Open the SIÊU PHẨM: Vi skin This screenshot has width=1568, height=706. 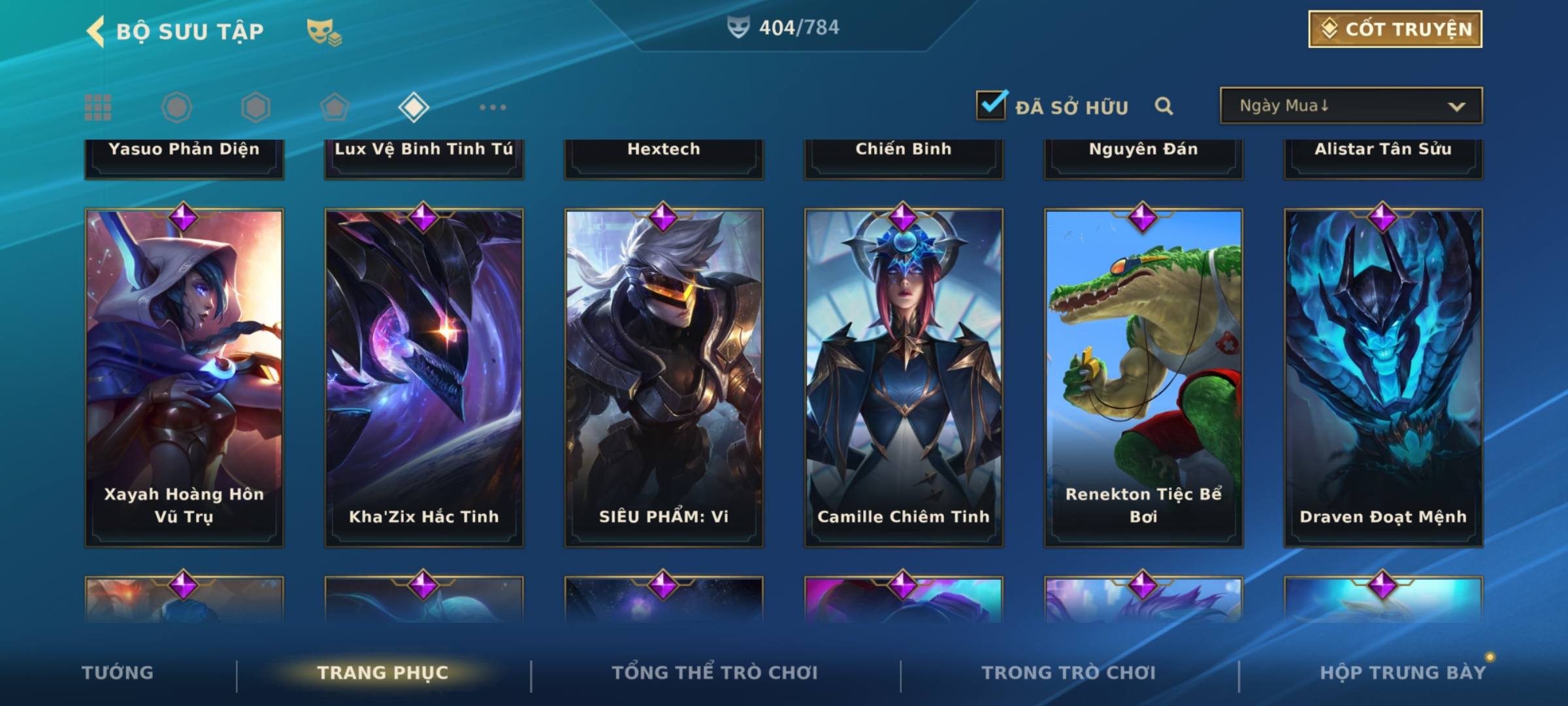(x=664, y=377)
